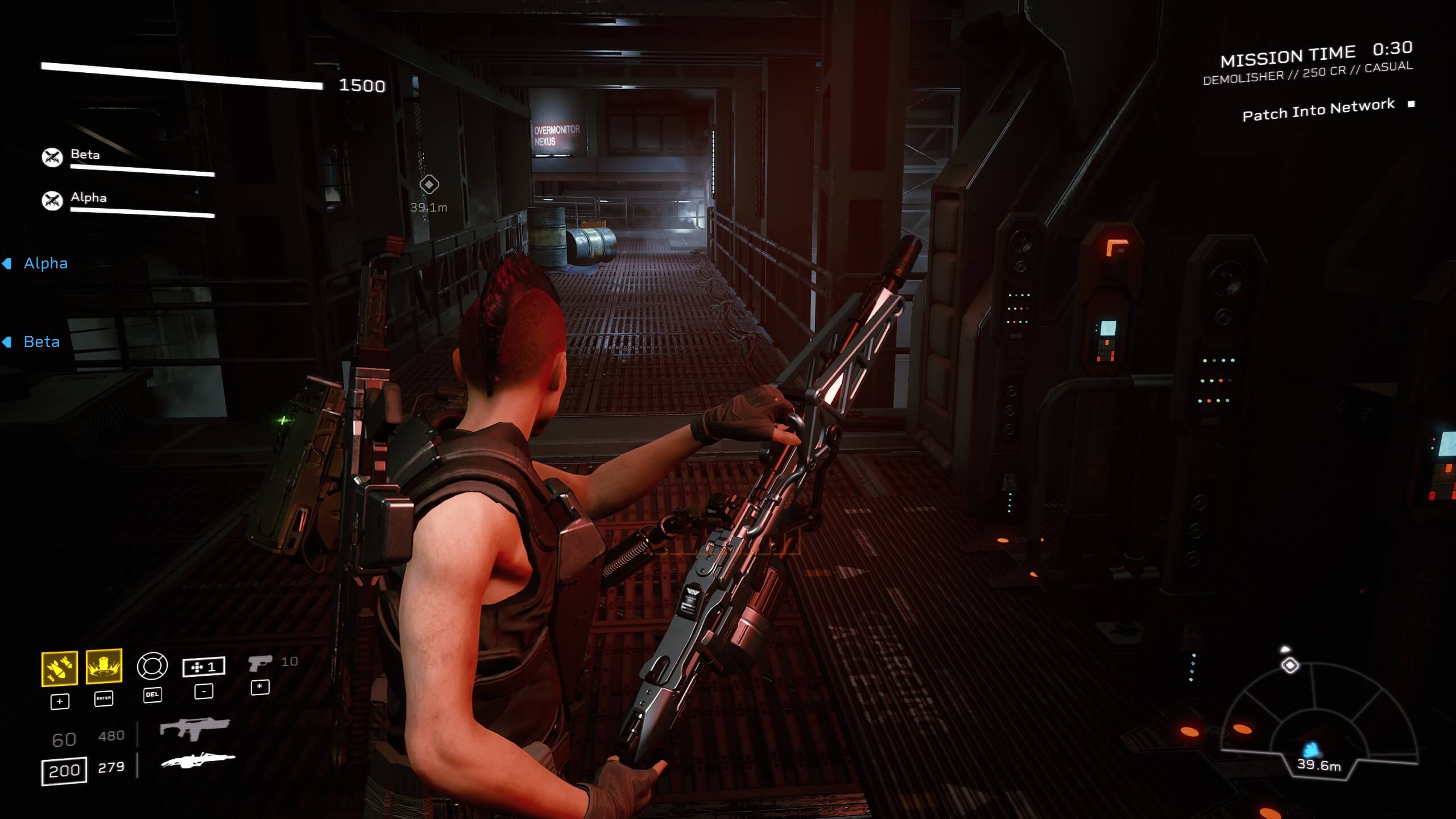Select teammate Beta's class icon in squad list
Image resolution: width=1456 pixels, height=819 pixels.
[52, 157]
